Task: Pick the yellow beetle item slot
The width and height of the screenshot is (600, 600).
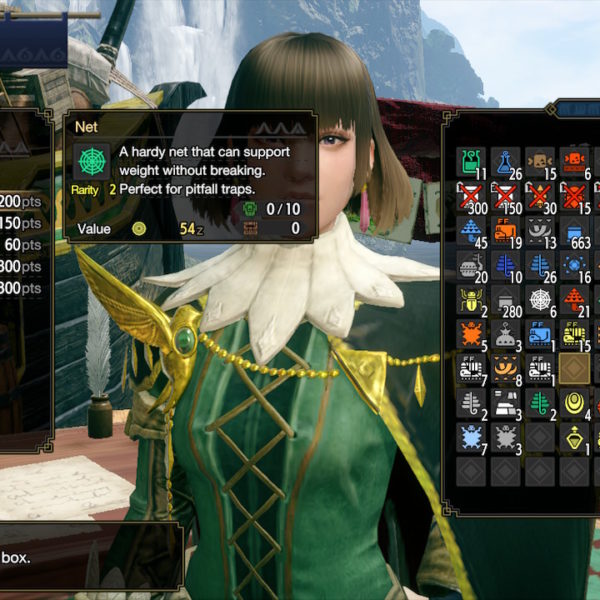Action: pyautogui.click(x=471, y=299)
